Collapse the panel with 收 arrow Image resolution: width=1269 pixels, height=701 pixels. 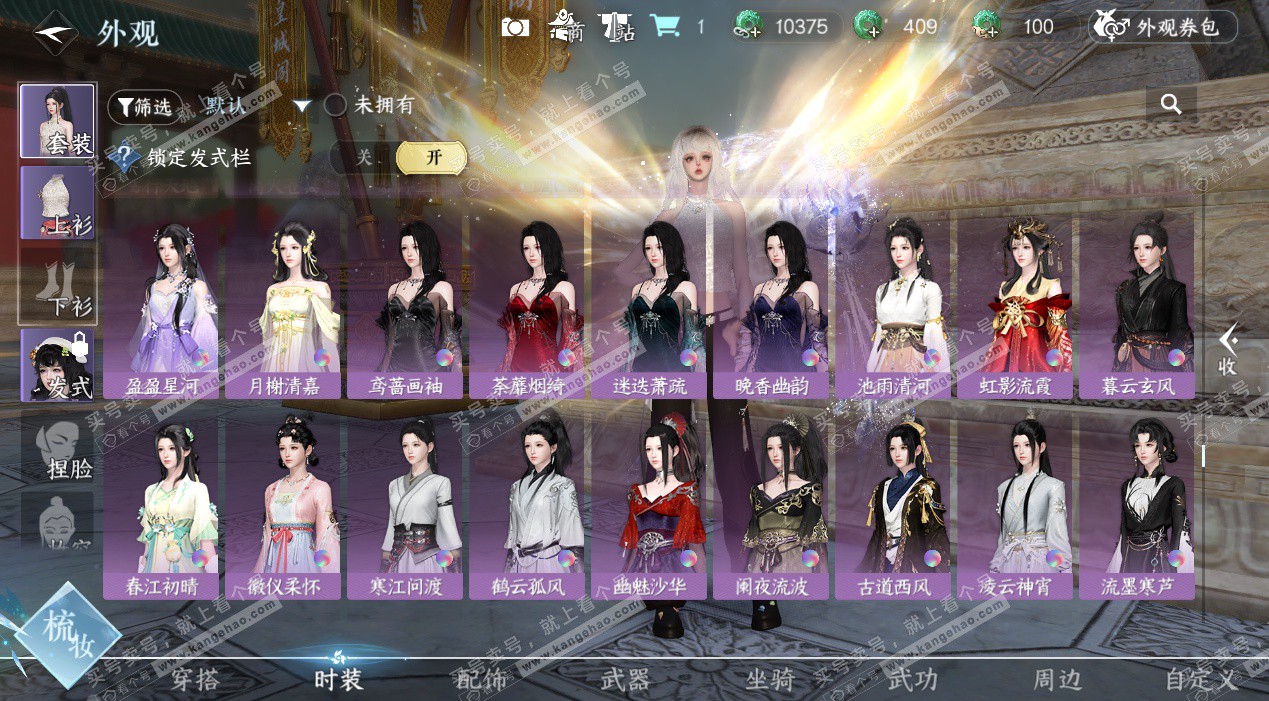[1228, 350]
